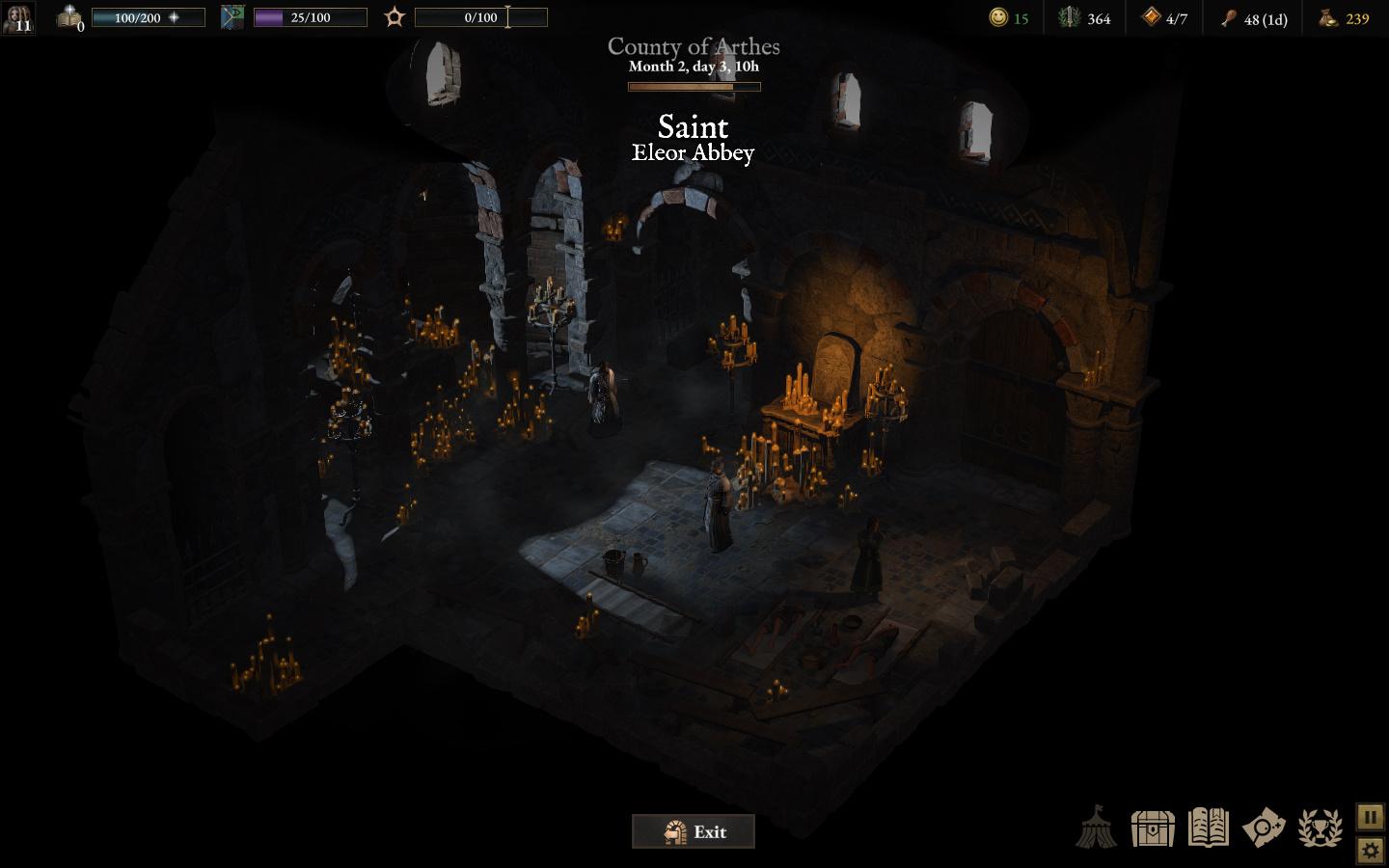Click the orange diamond resource icon
The height and width of the screenshot is (868, 1389).
(1151, 17)
